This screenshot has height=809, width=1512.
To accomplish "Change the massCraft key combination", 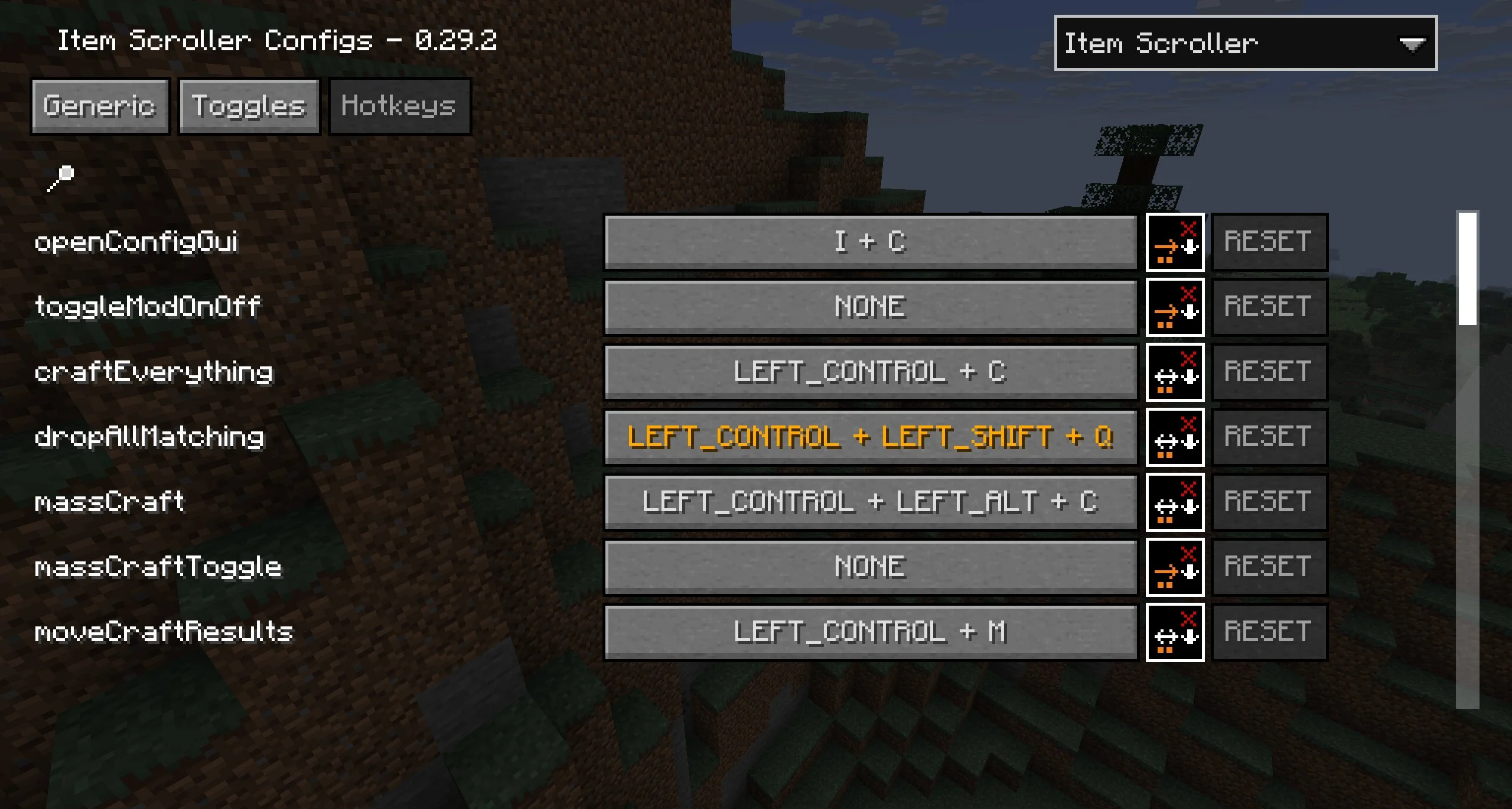I will pos(870,502).
